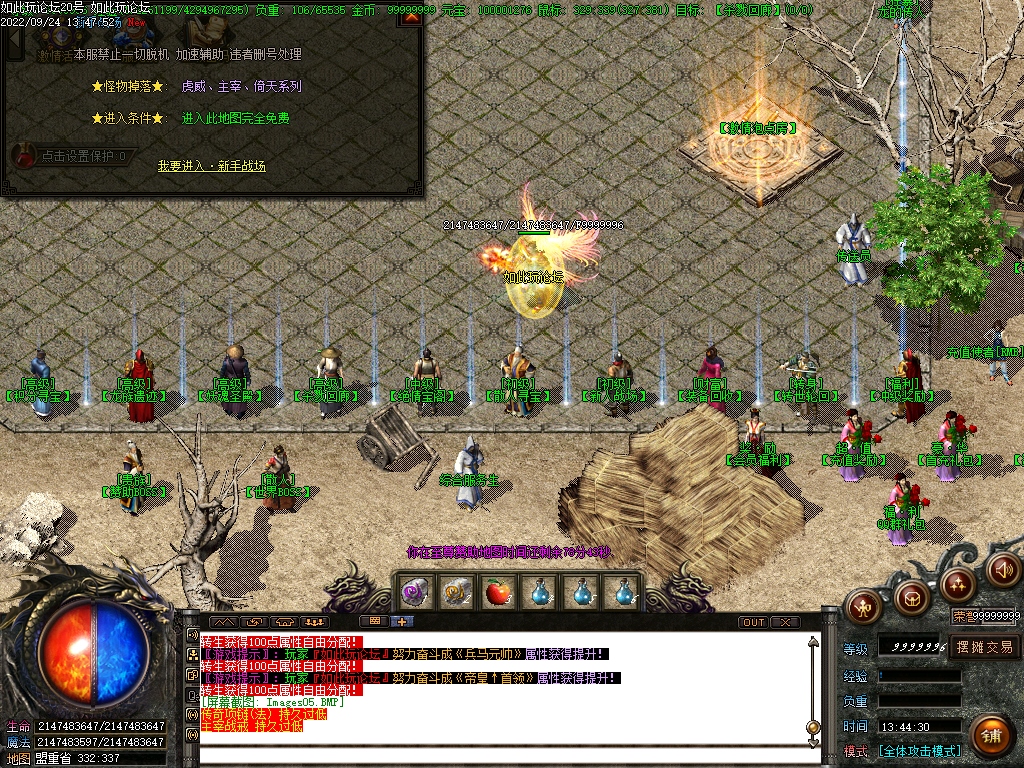
Task: Use the orange swirl scroll hotbar slot
Action: [456, 593]
